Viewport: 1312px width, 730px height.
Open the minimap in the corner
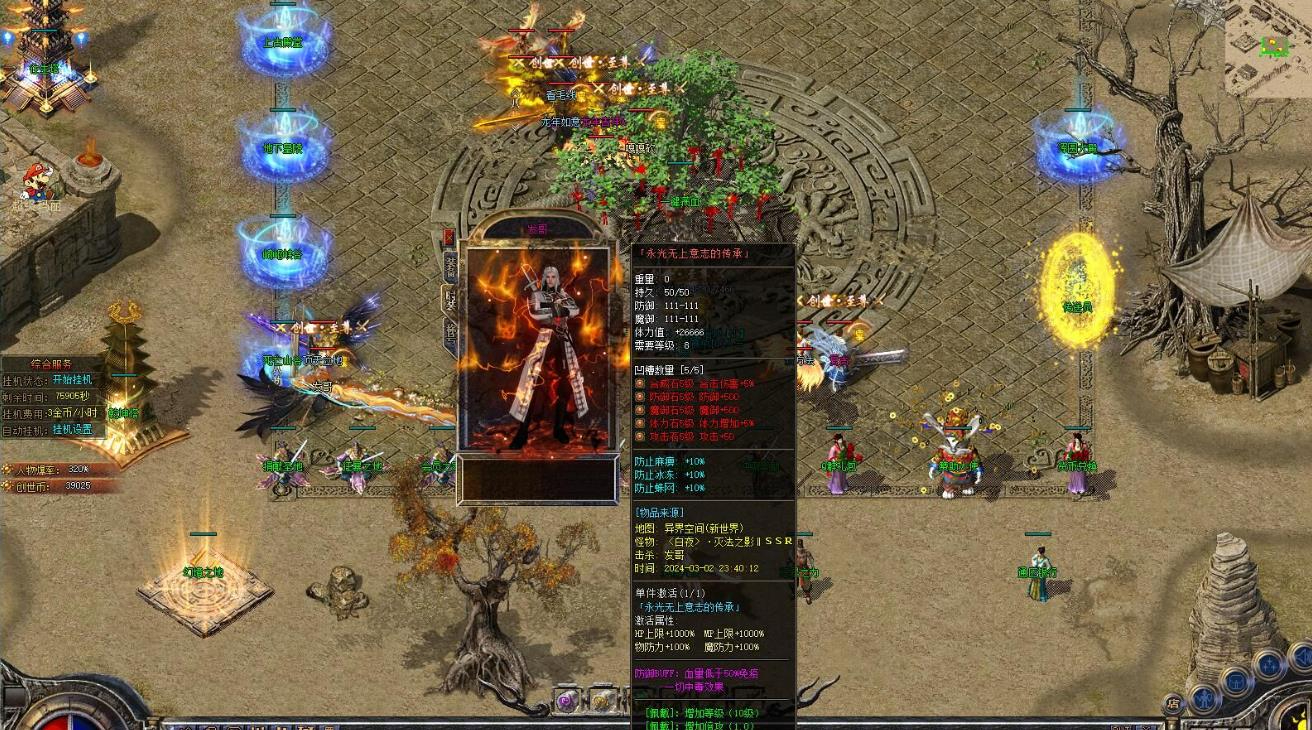click(1267, 49)
